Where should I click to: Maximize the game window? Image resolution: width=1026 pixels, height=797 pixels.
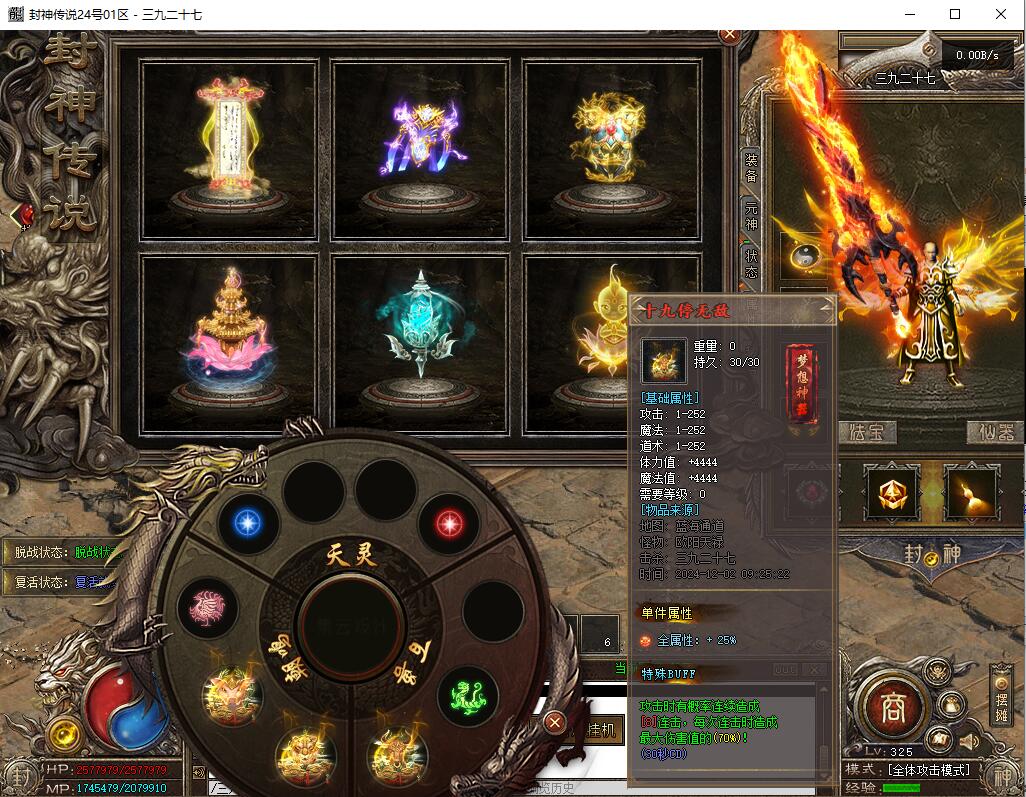click(x=955, y=14)
